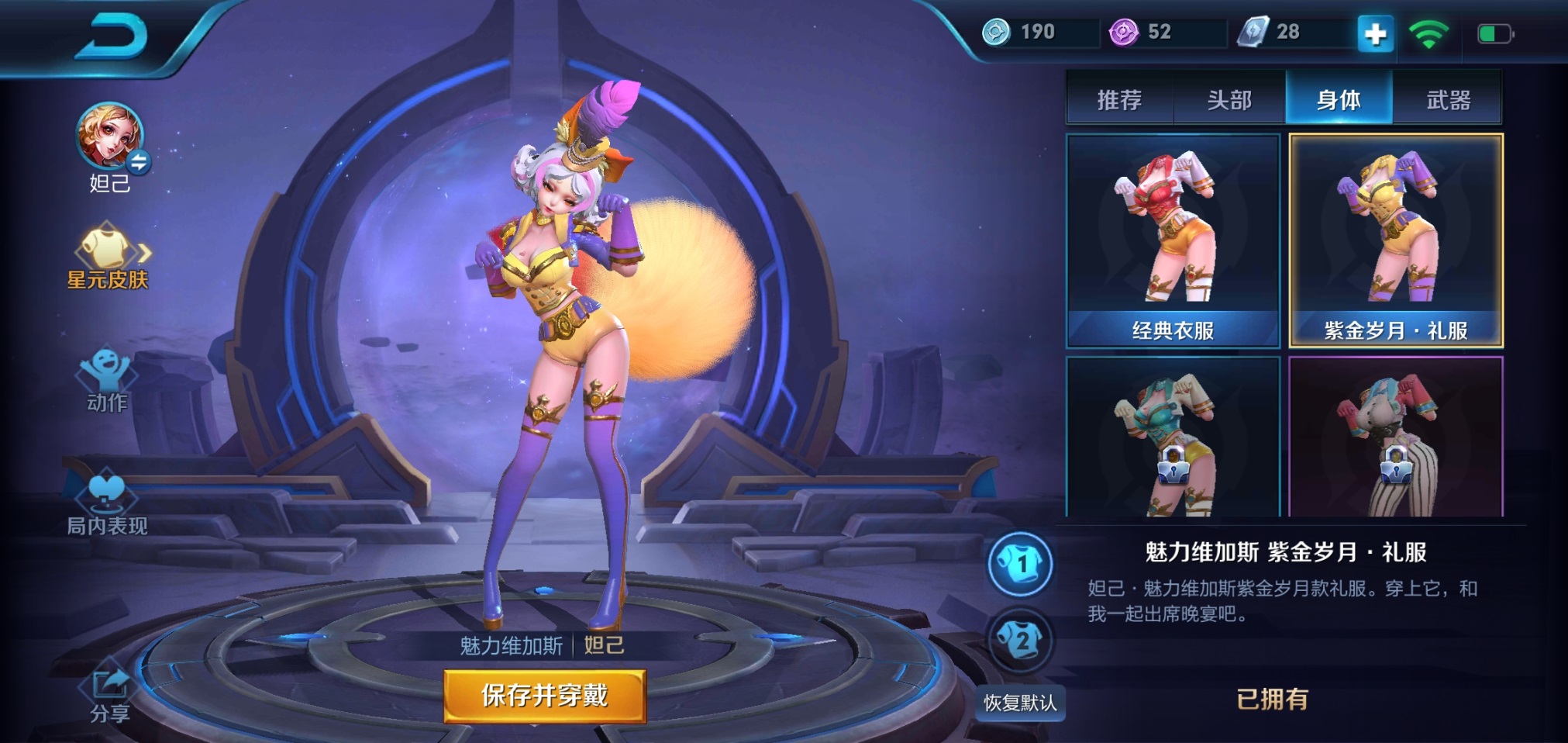The height and width of the screenshot is (743, 1568).
Task: Open the 动作 actions panel
Action: (107, 381)
